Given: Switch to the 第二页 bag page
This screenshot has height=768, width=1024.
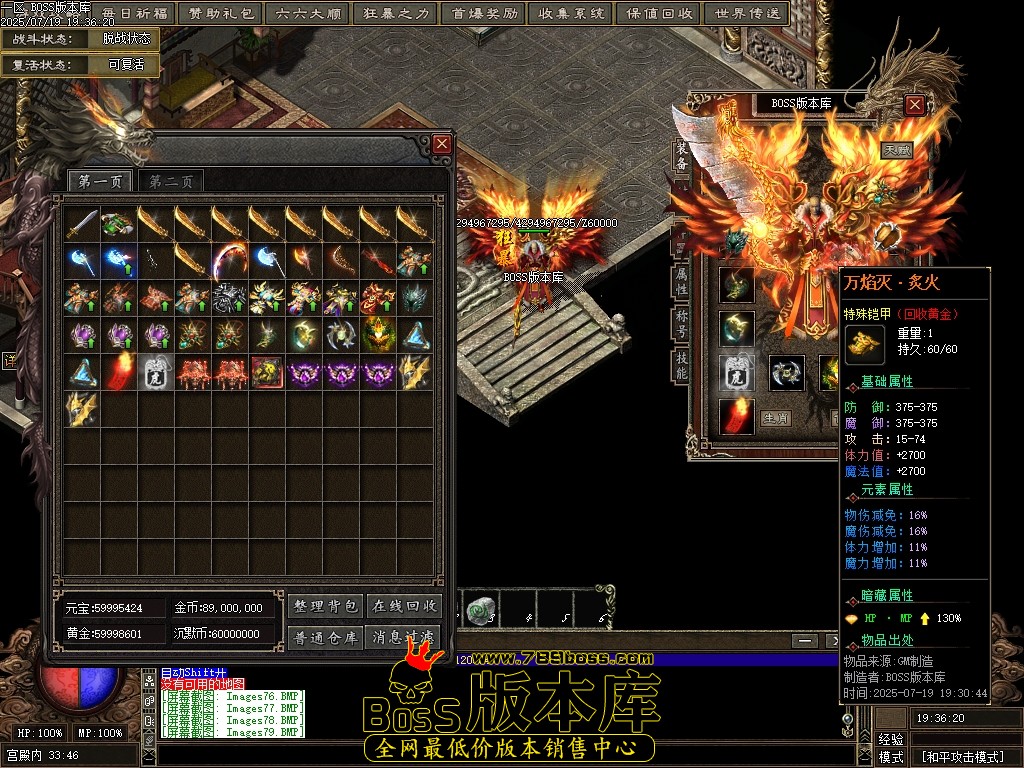Looking at the screenshot, I should tap(171, 181).
